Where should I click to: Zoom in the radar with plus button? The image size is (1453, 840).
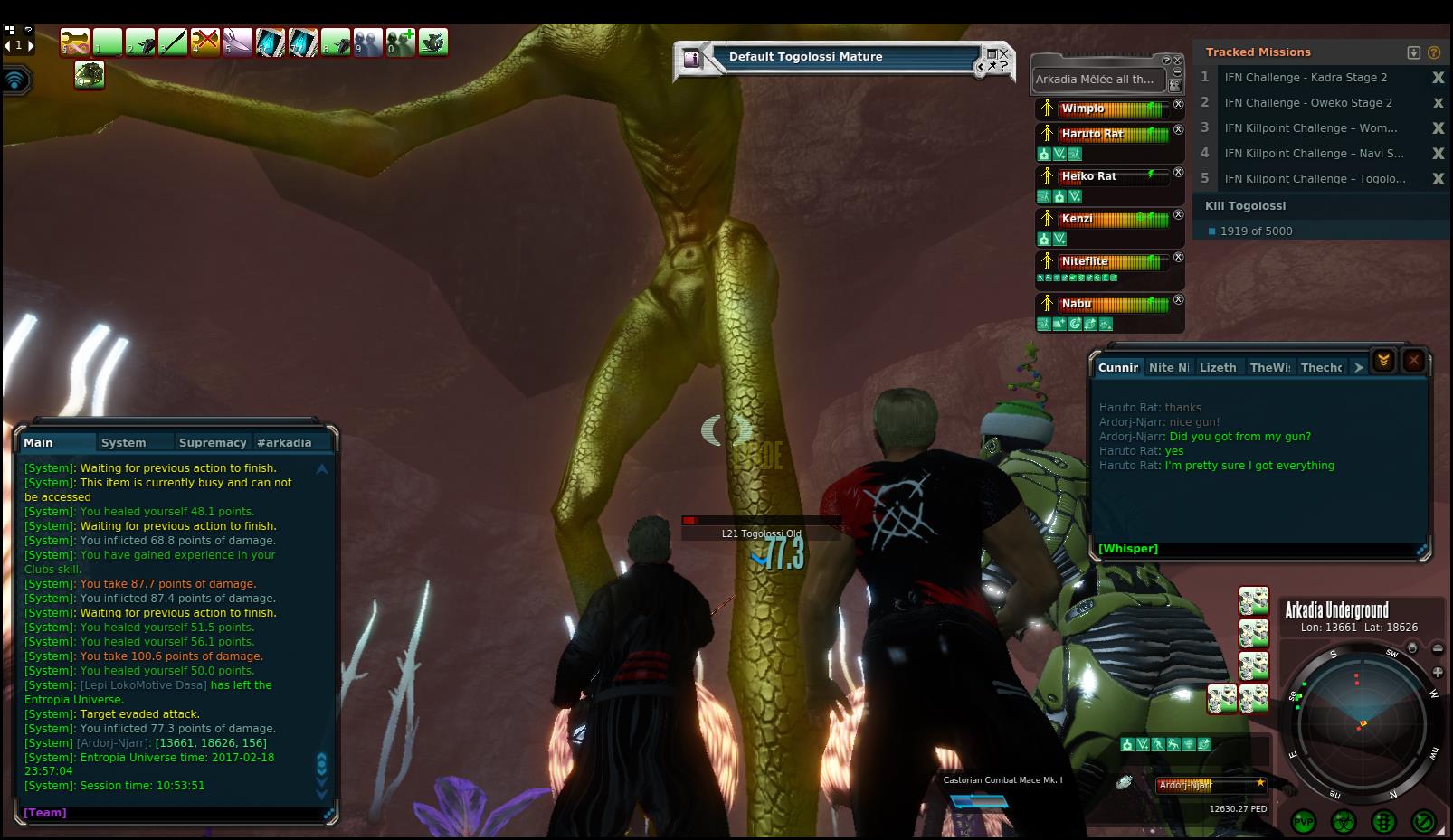tap(1438, 672)
